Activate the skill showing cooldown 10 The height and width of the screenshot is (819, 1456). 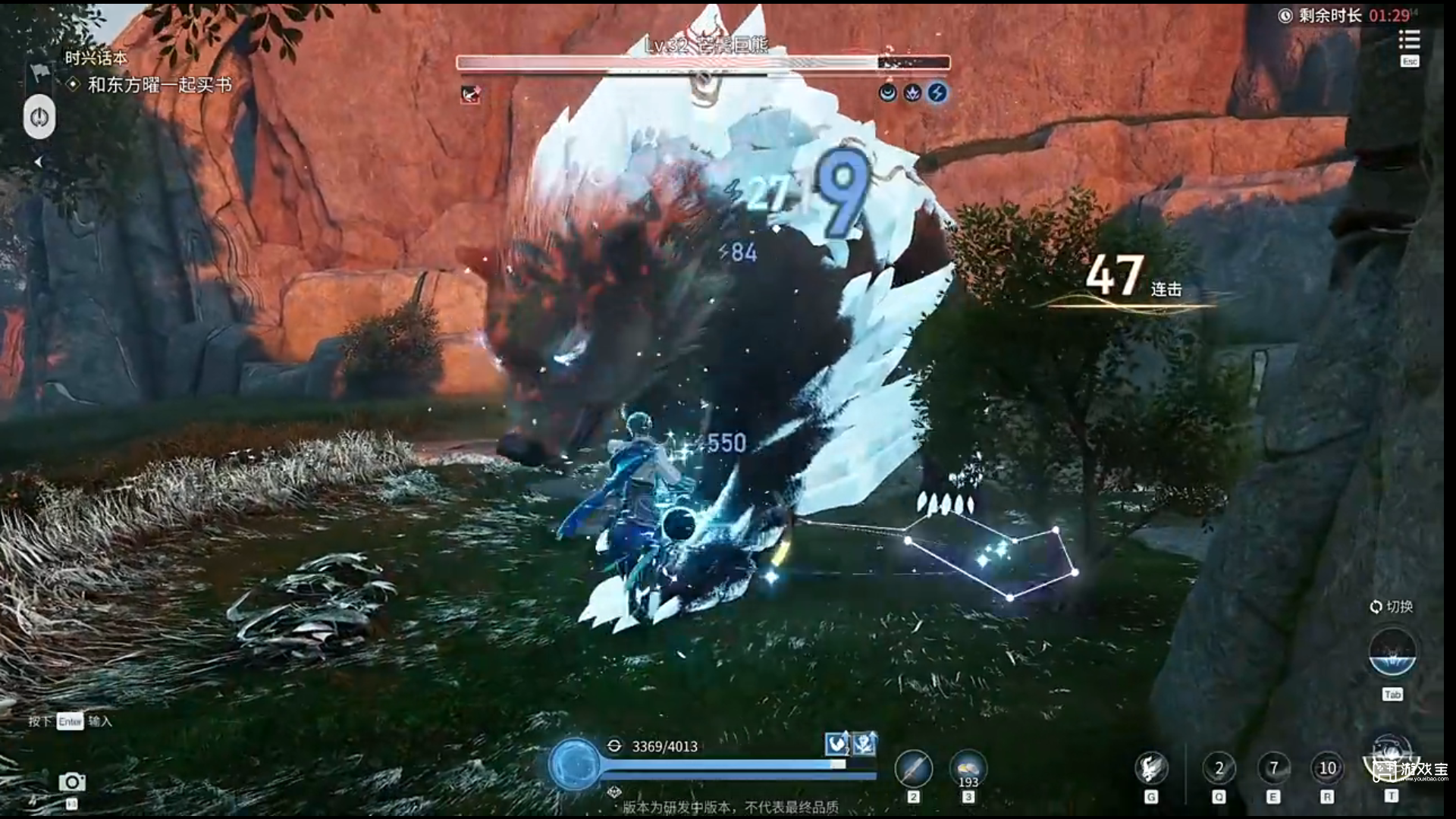coord(1327,769)
